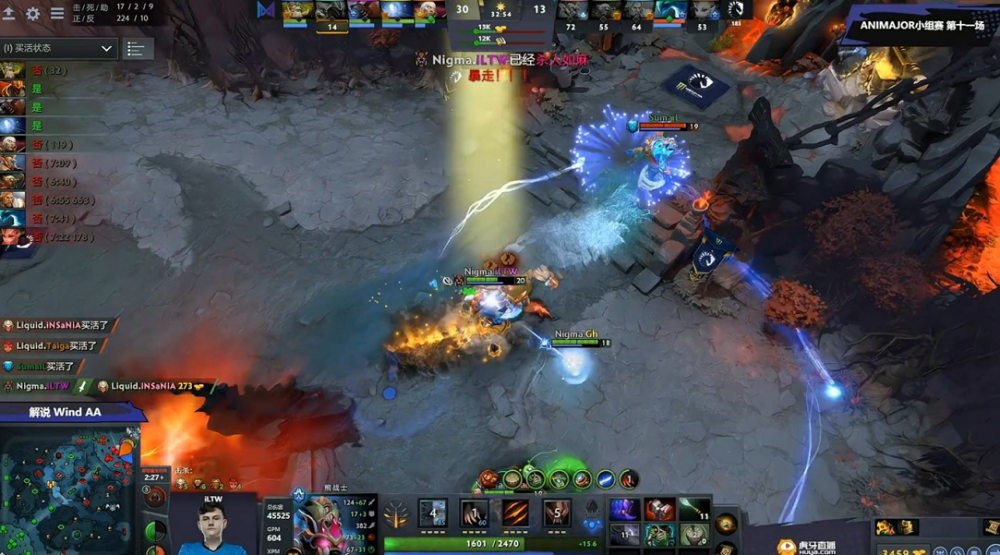The image size is (1000, 555).
Task: Activate Ursa's Earthshock ability
Action: point(433,514)
